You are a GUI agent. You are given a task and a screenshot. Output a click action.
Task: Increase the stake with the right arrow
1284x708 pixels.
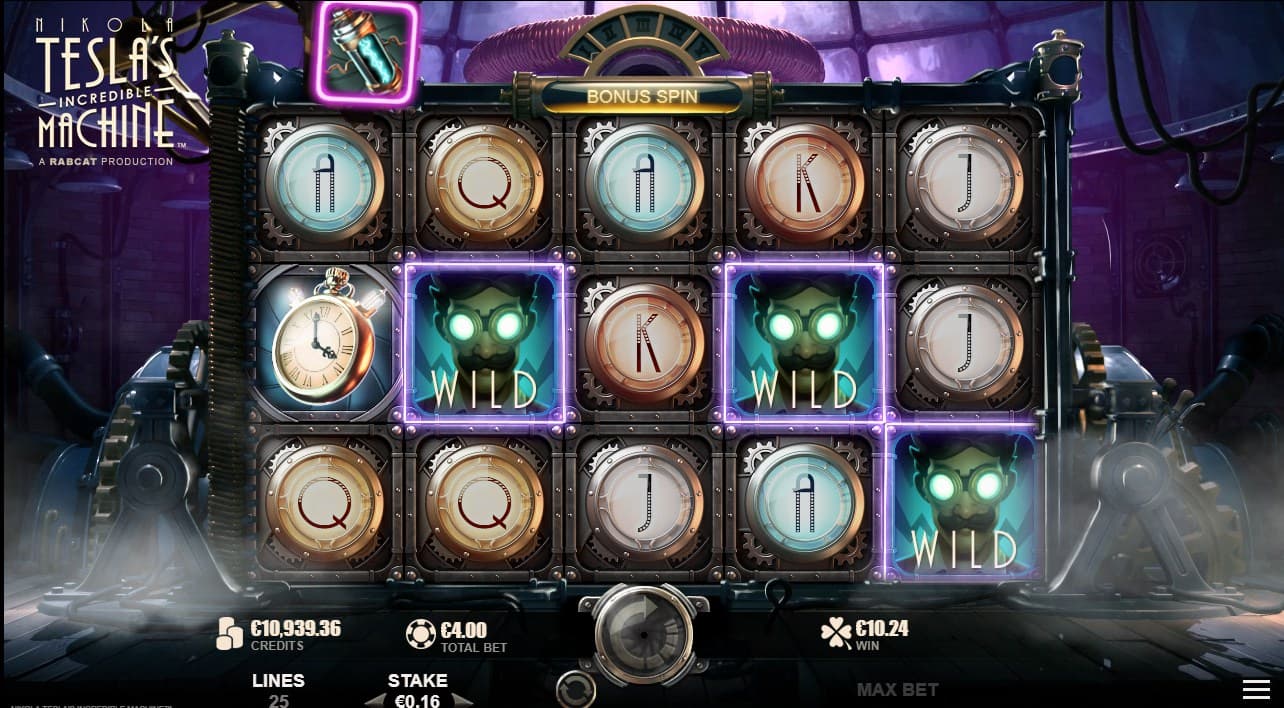pyautogui.click(x=460, y=701)
